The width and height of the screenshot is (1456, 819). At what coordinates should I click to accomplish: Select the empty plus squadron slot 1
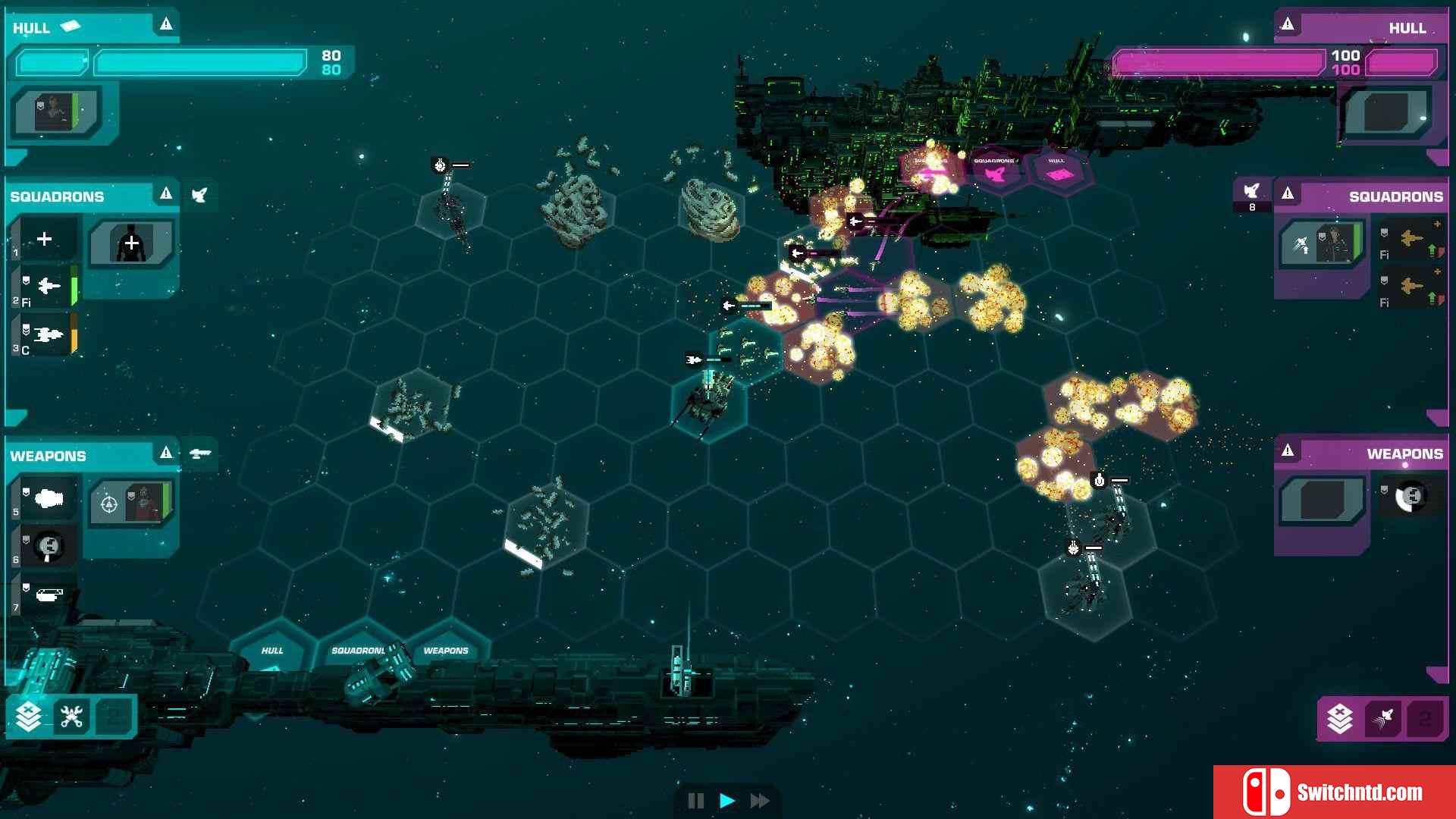pyautogui.click(x=45, y=240)
